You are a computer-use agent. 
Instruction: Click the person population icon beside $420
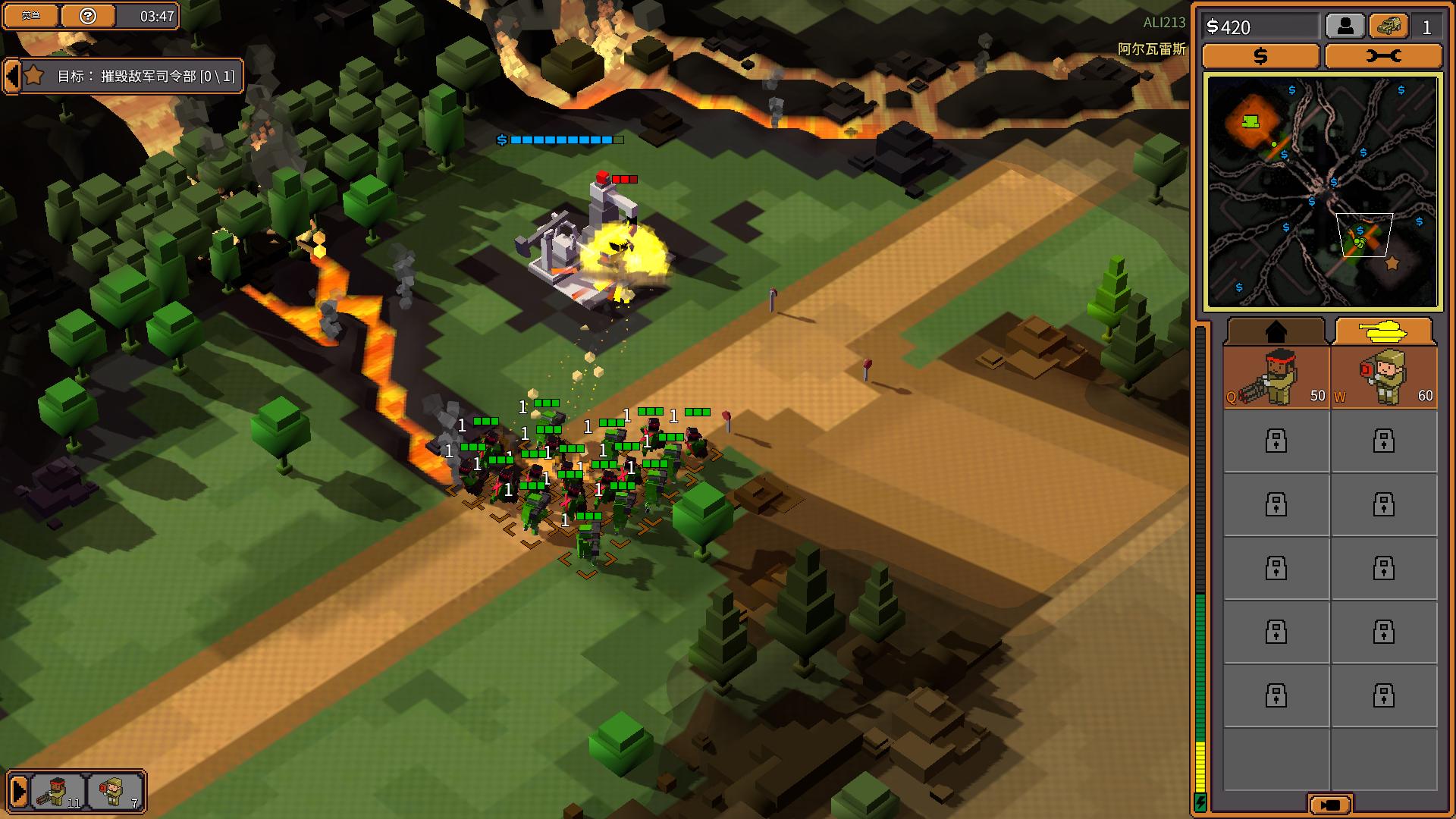coord(1346,25)
